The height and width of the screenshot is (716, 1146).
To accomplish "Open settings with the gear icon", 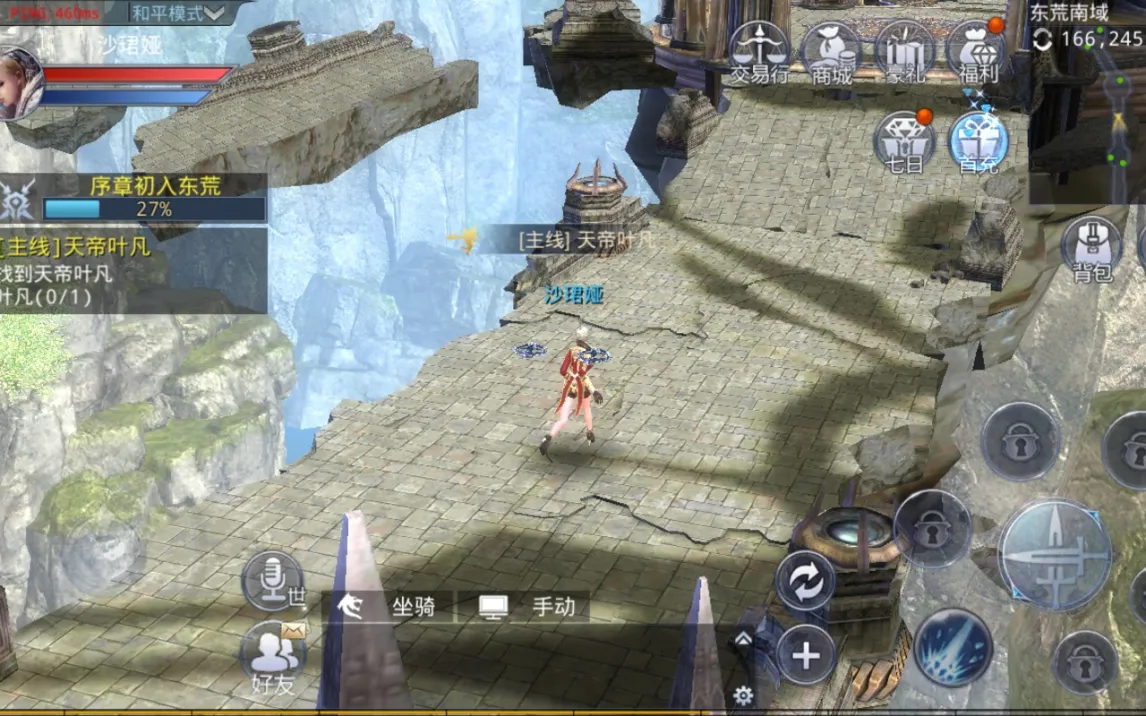I will [743, 695].
